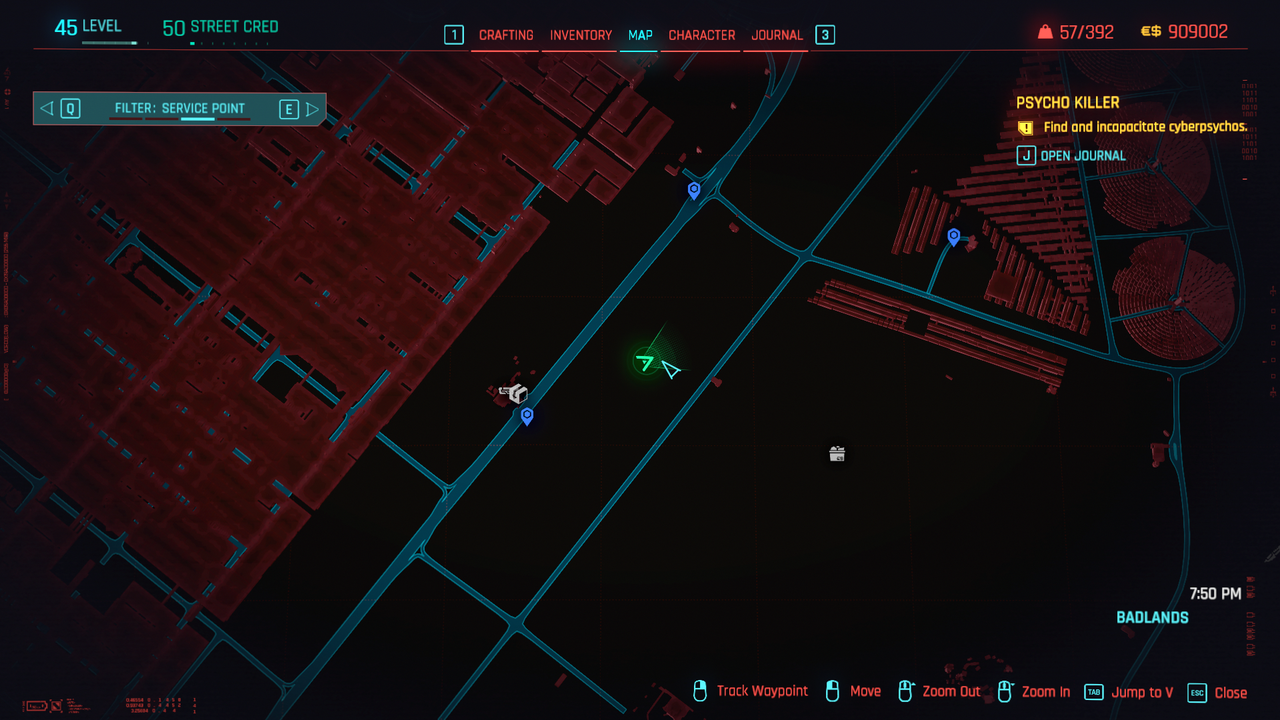Open the Journal tab
The height and width of the screenshot is (720, 1280).
(777, 35)
